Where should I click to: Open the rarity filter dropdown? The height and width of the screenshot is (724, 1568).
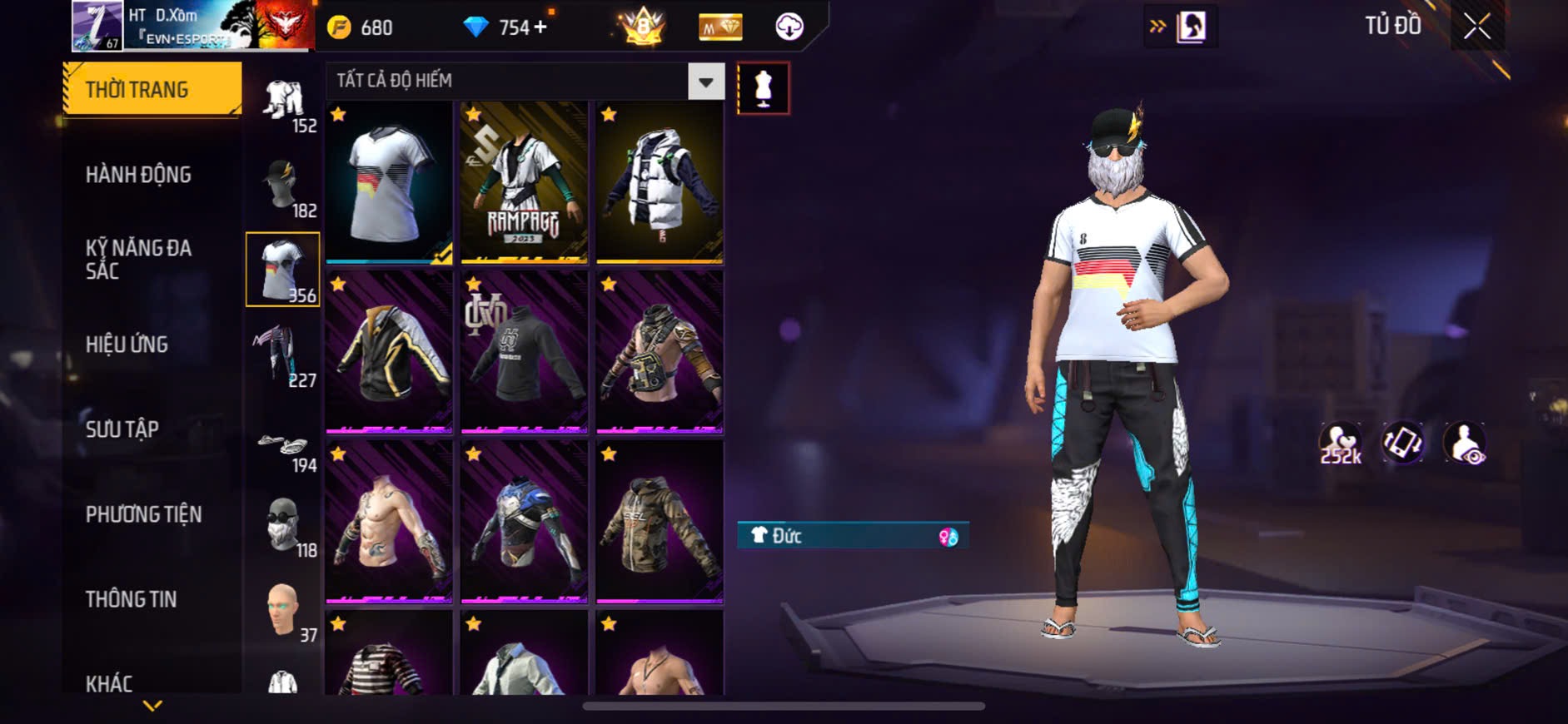pyautogui.click(x=705, y=82)
